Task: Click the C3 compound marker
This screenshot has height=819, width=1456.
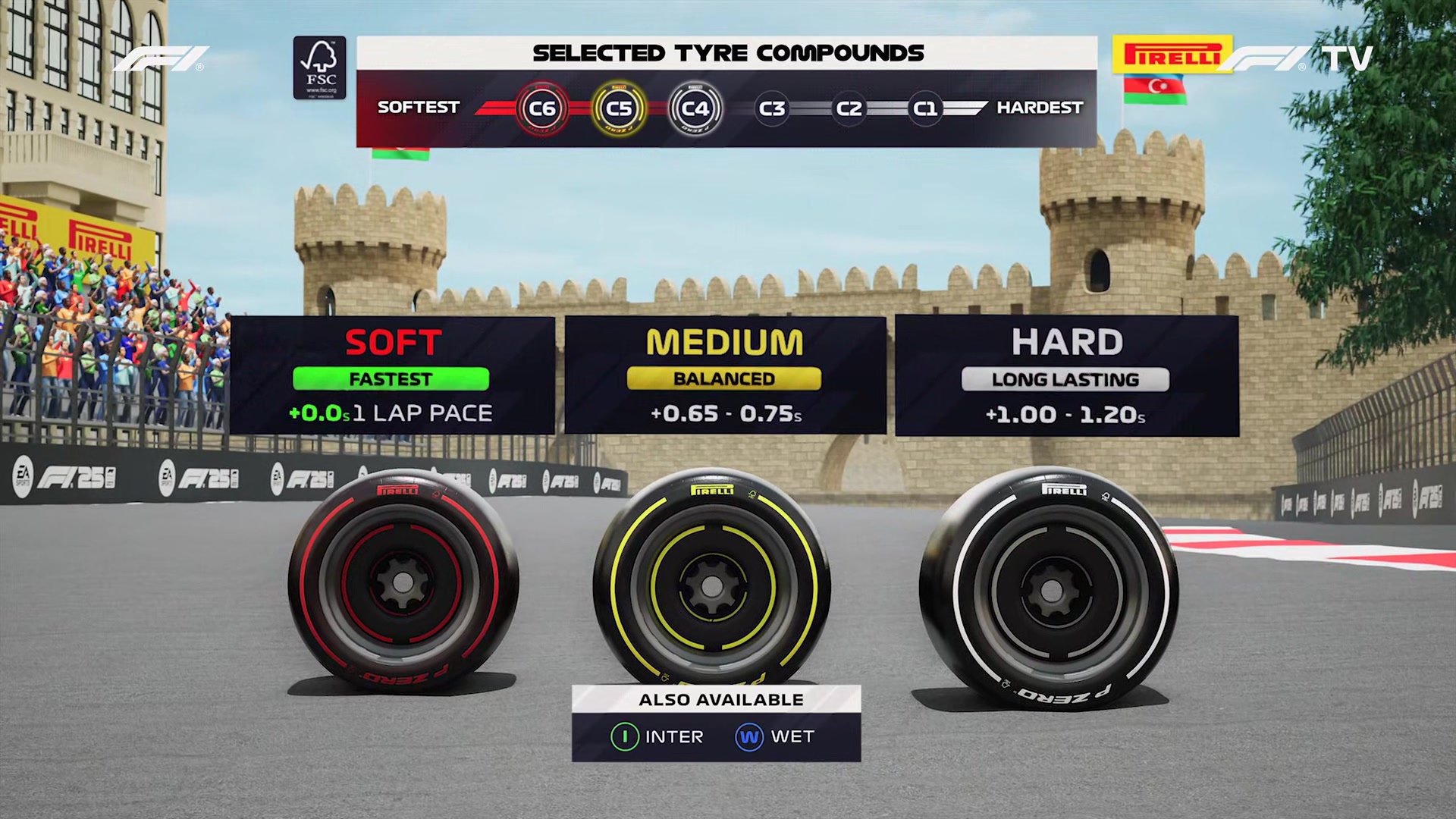Action: tap(772, 108)
